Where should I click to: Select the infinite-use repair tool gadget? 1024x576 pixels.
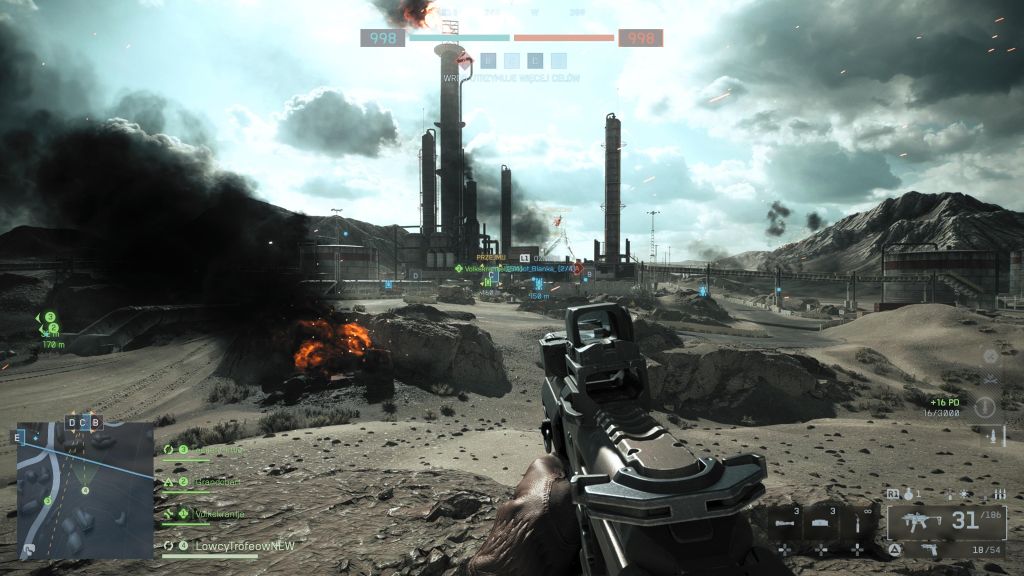(857, 523)
